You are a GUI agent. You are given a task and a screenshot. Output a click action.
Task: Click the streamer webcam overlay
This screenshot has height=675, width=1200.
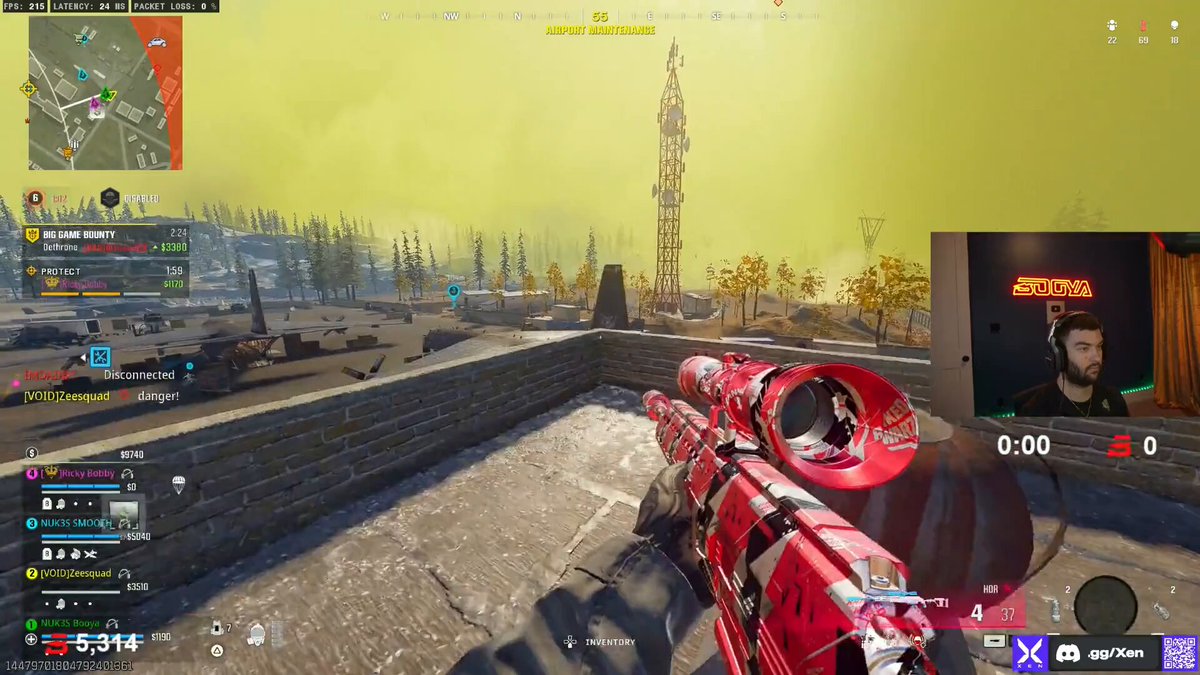[1065, 325]
